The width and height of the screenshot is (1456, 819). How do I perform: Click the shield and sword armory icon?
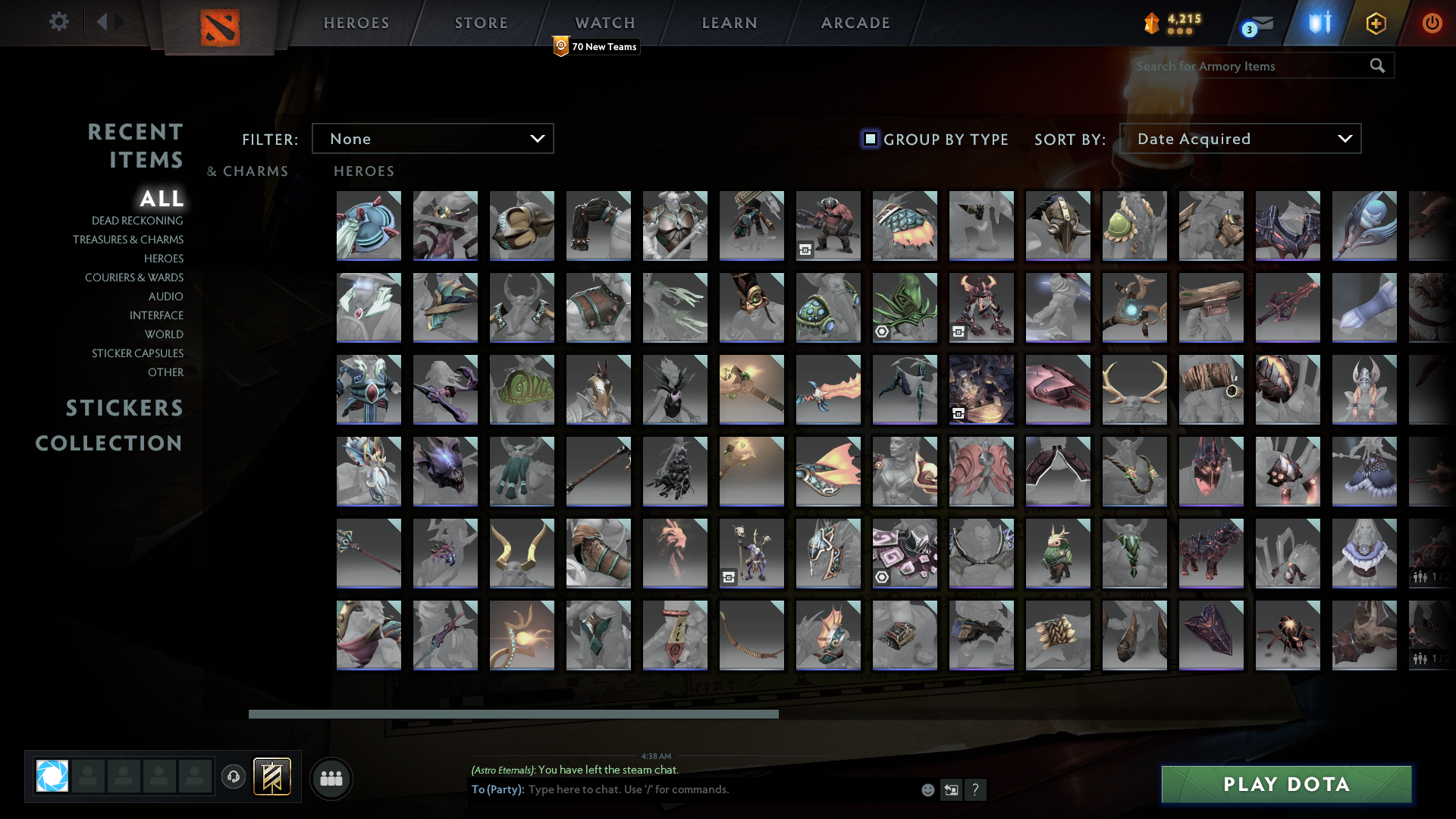click(1317, 23)
